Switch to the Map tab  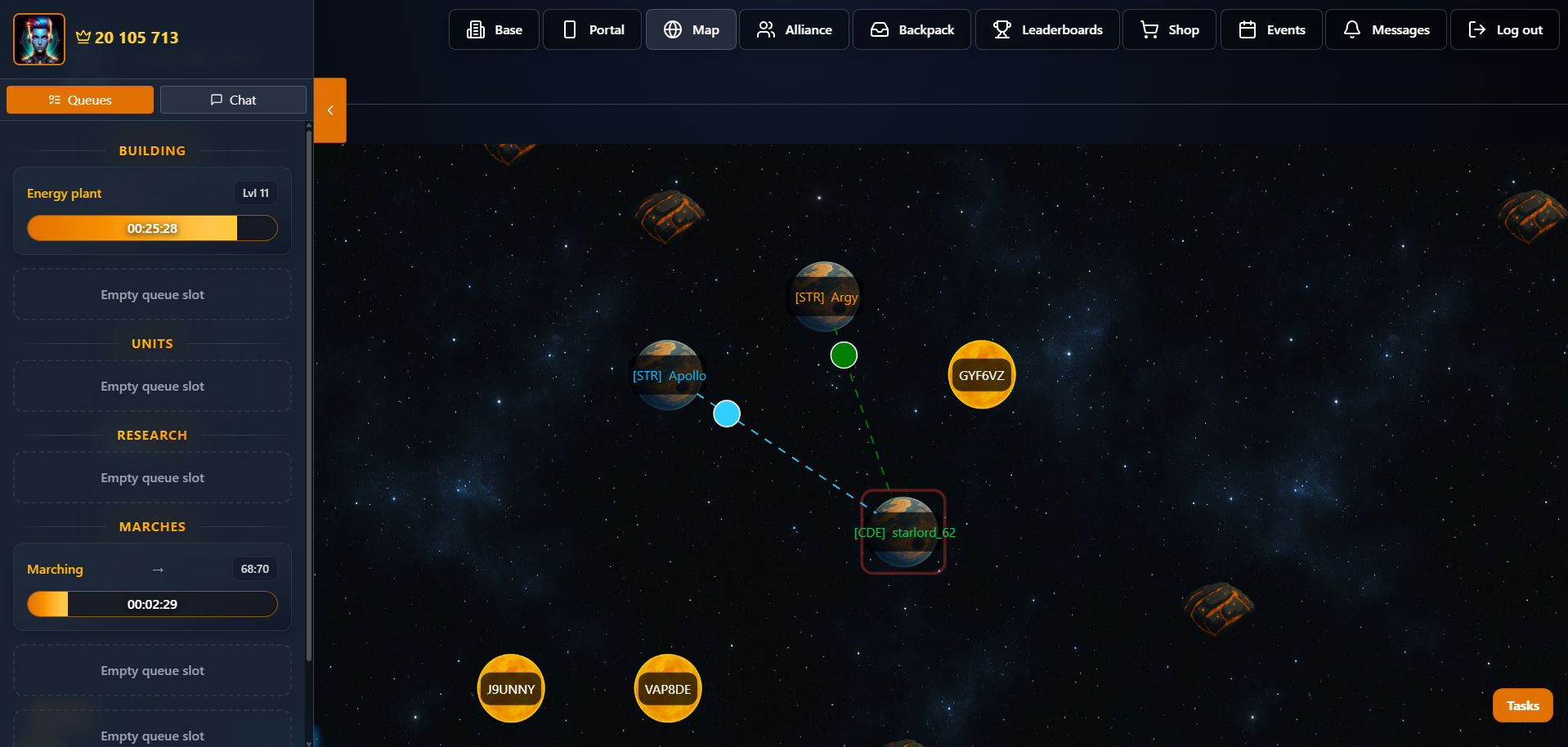690,29
